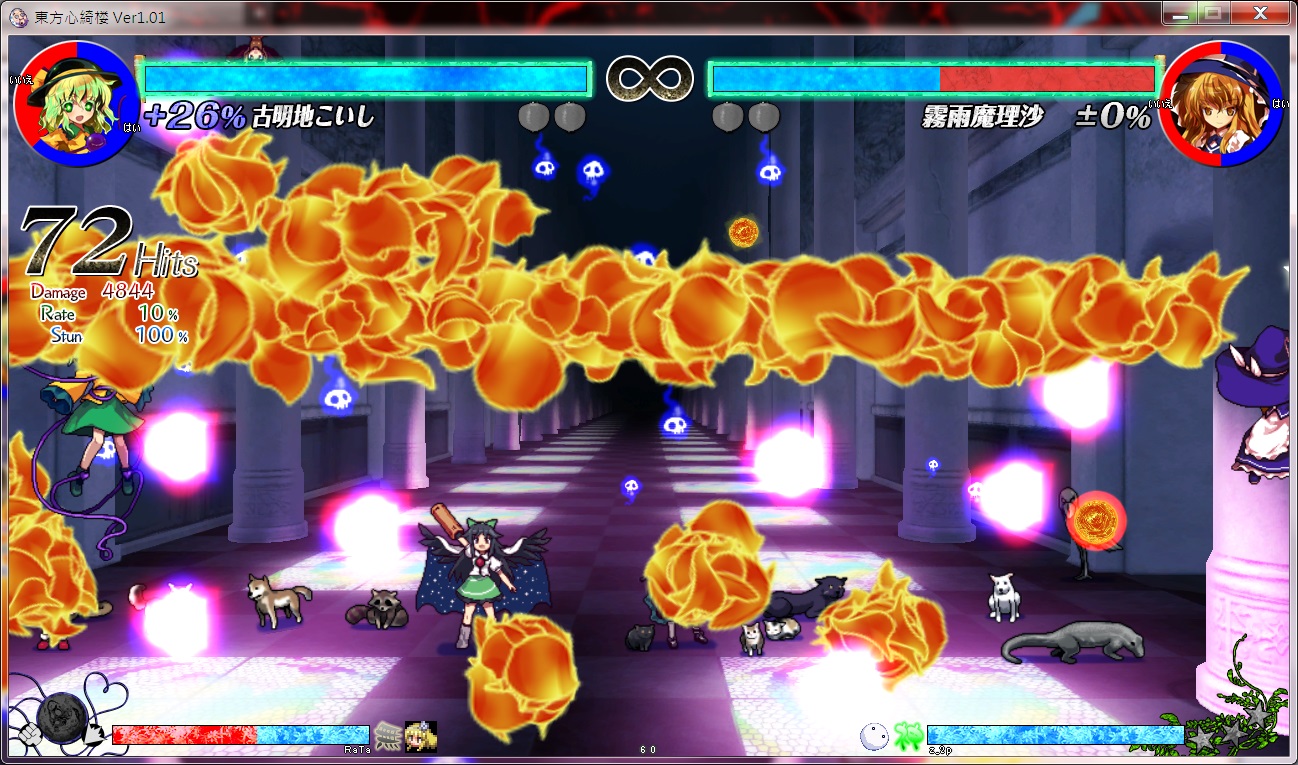Click the dark round mask emblem
This screenshot has width=1298, height=765.
(61, 715)
